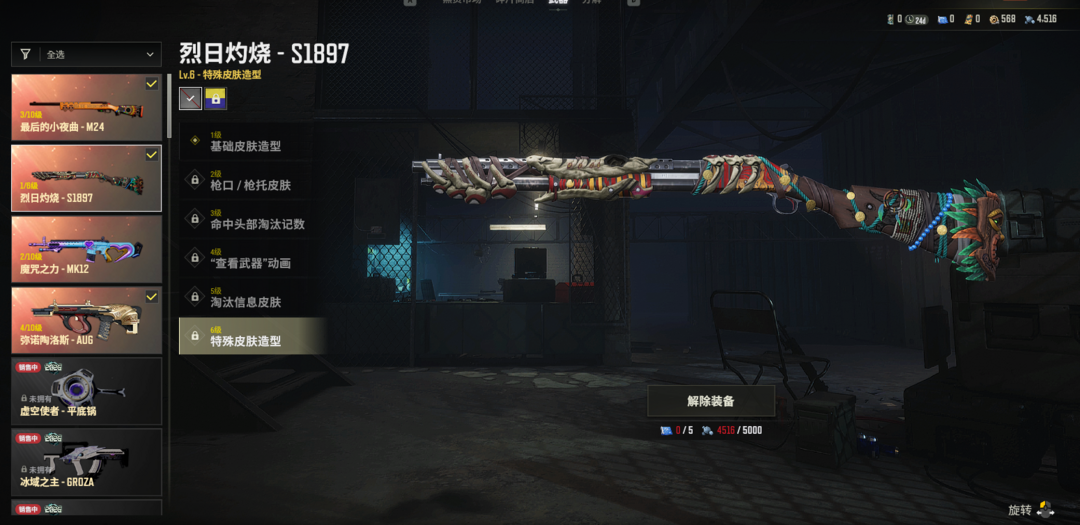Open the 冰域之主 - GROZA skin
This screenshot has width=1080, height=525.
[87, 461]
